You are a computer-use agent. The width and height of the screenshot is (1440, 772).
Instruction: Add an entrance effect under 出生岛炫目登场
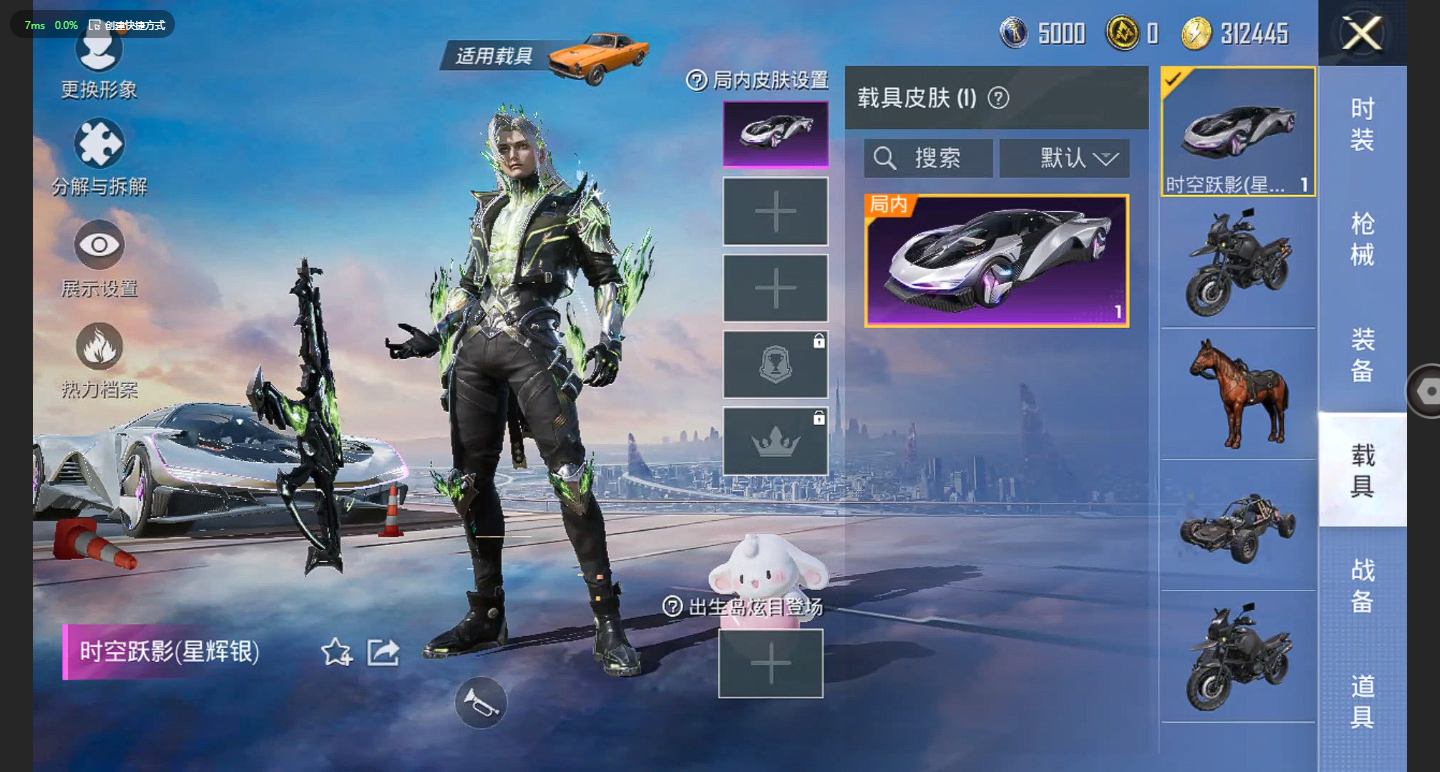(770, 663)
